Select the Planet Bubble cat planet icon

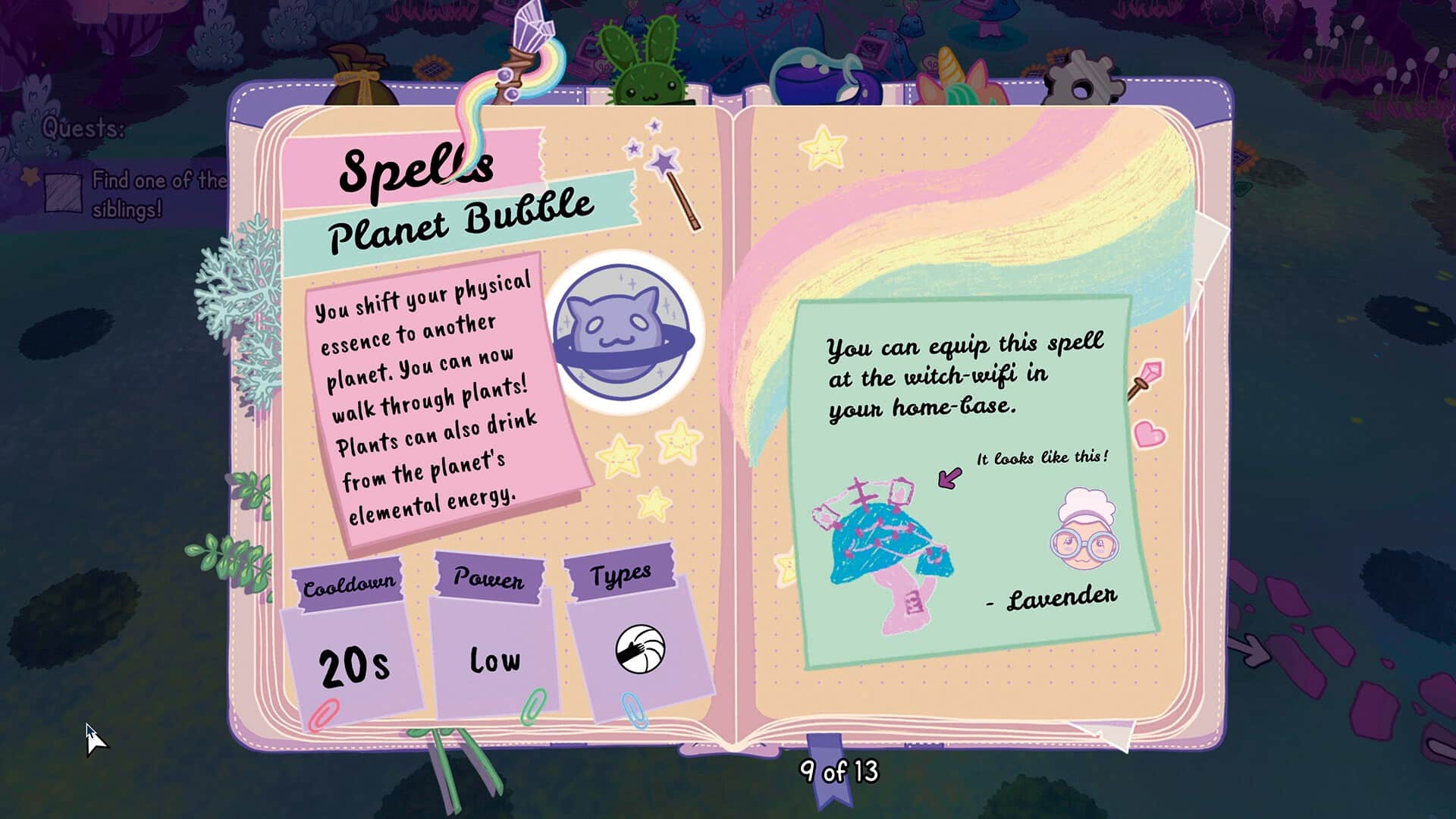click(x=623, y=331)
